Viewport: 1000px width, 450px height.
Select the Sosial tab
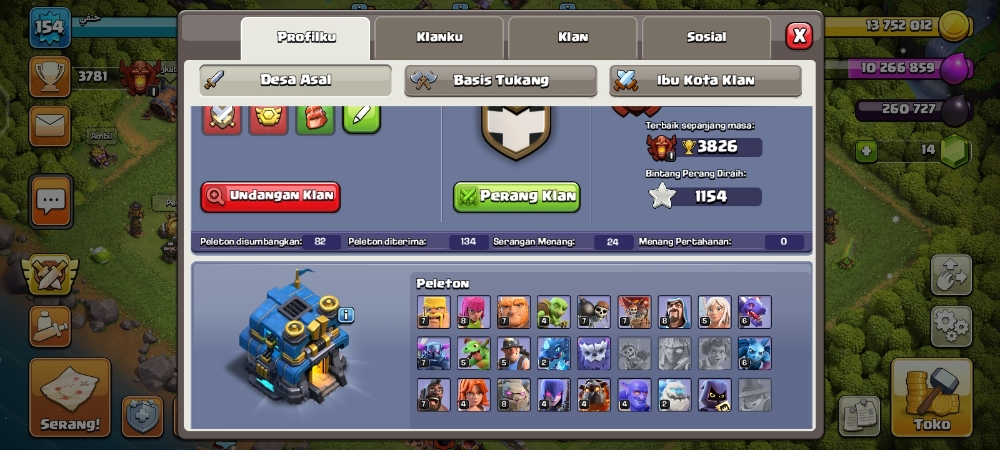tap(706, 38)
